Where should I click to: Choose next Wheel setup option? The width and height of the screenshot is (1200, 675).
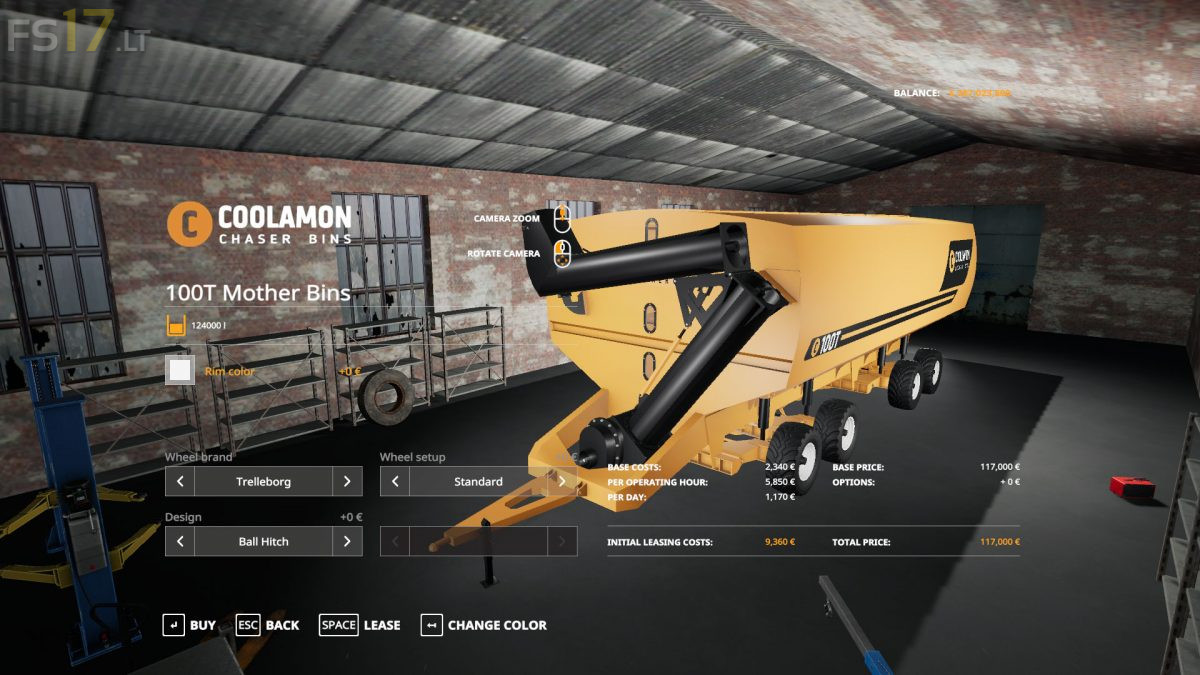[562, 481]
